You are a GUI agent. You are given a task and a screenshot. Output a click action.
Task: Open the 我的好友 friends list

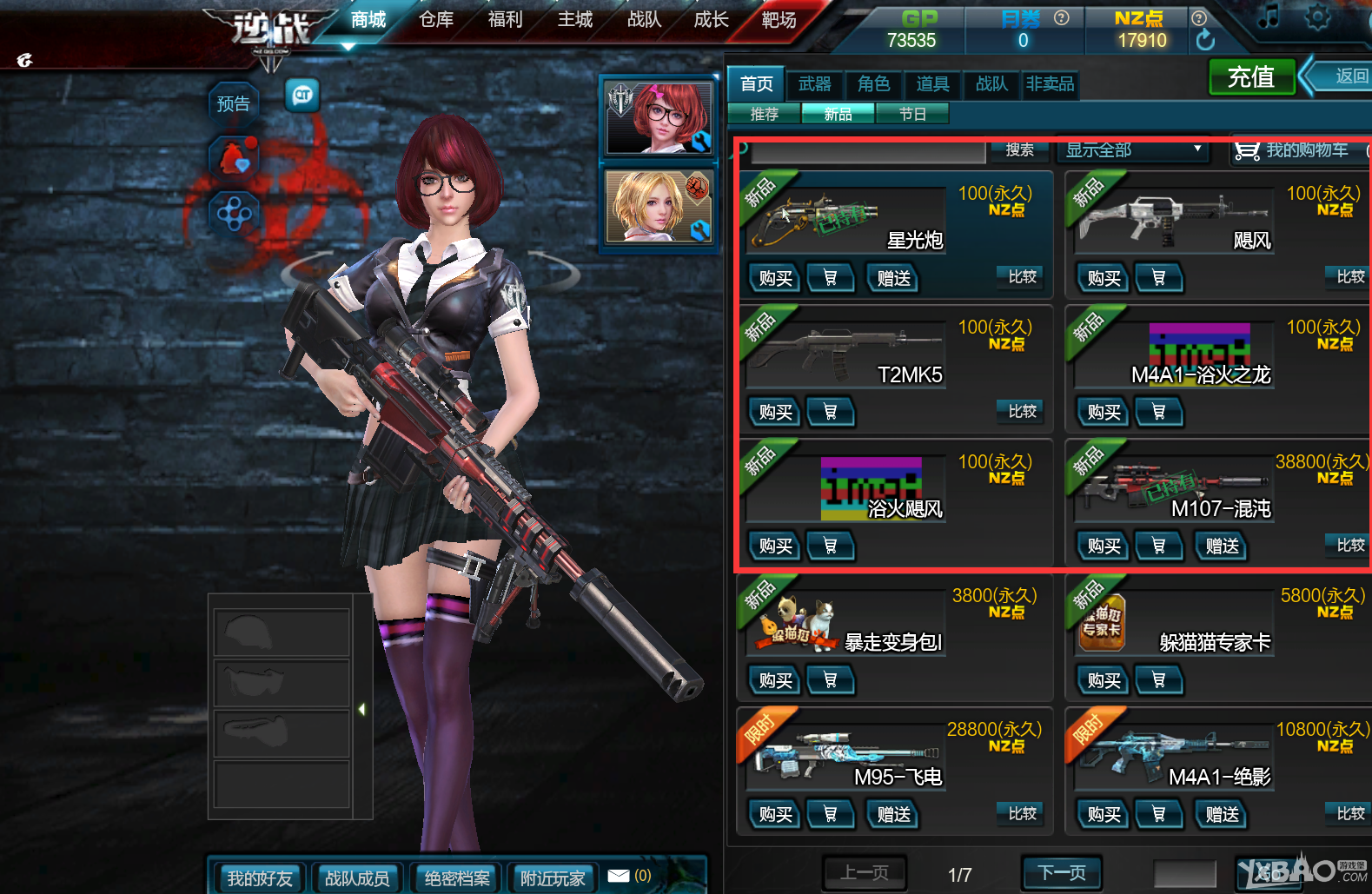(260, 878)
